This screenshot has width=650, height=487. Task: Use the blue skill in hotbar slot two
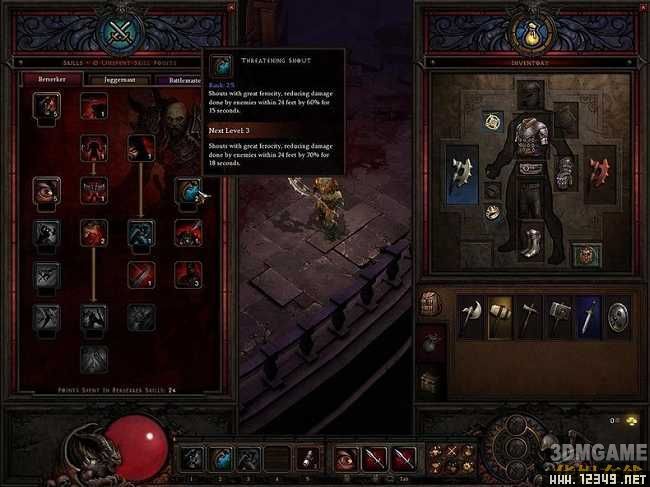click(222, 458)
